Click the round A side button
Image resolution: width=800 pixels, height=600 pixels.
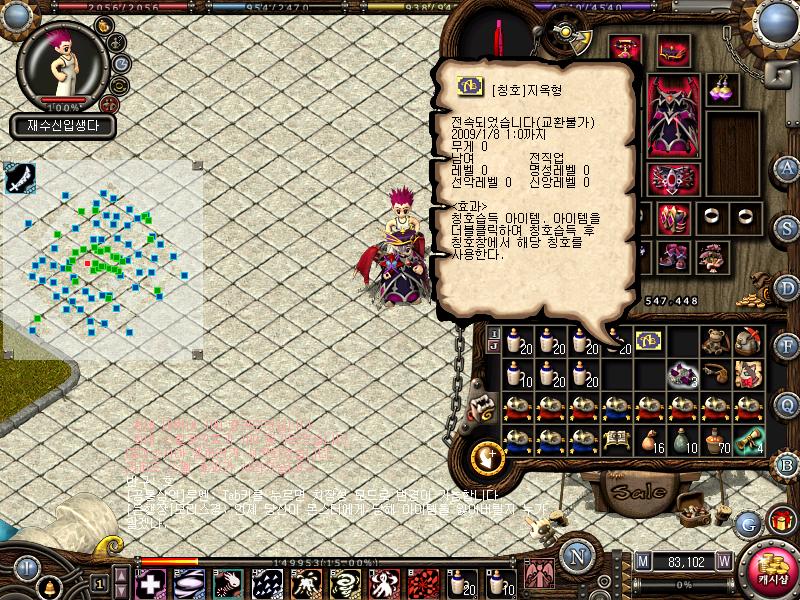(787, 168)
